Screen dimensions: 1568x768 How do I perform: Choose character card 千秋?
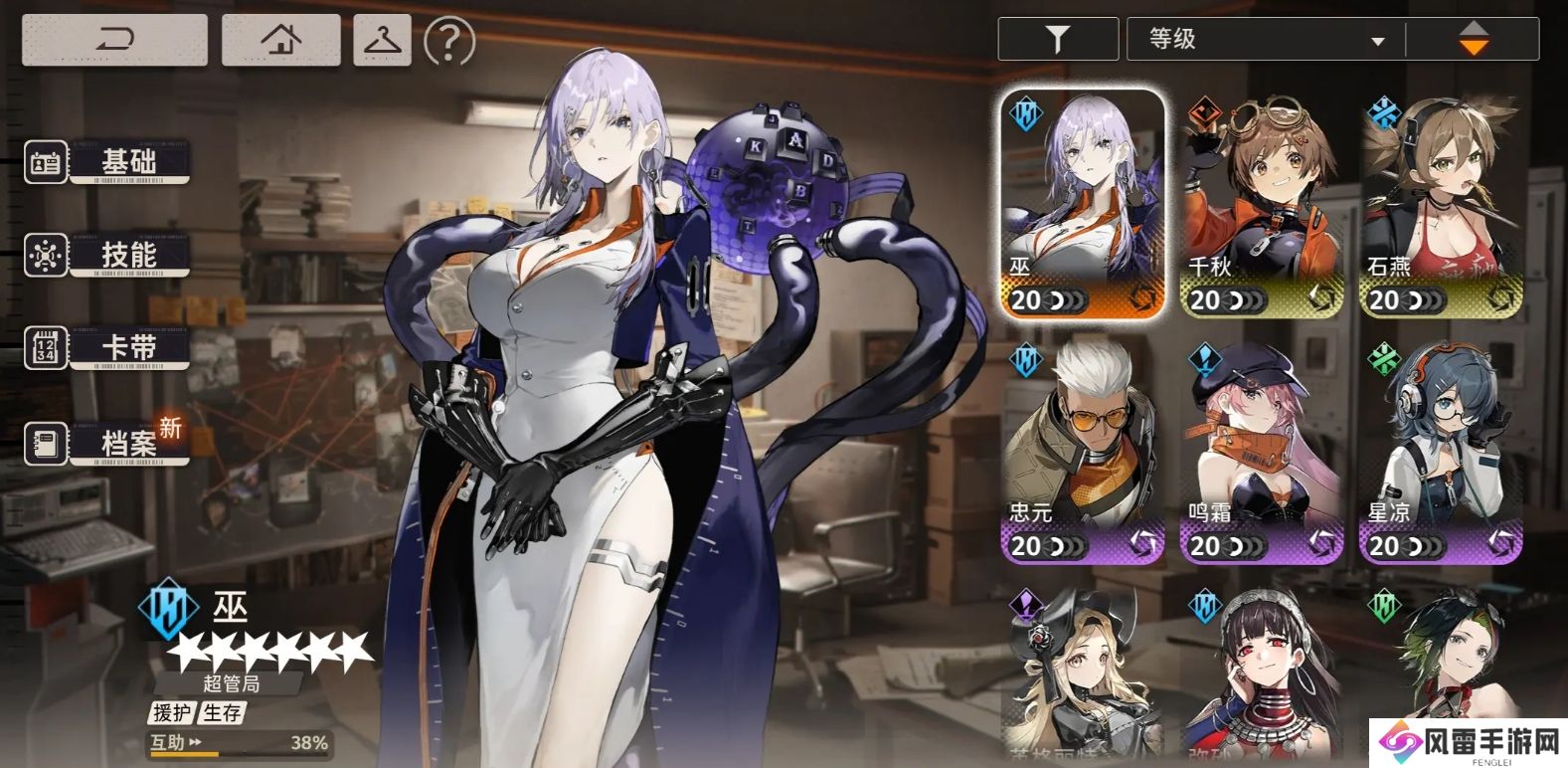tap(1261, 205)
